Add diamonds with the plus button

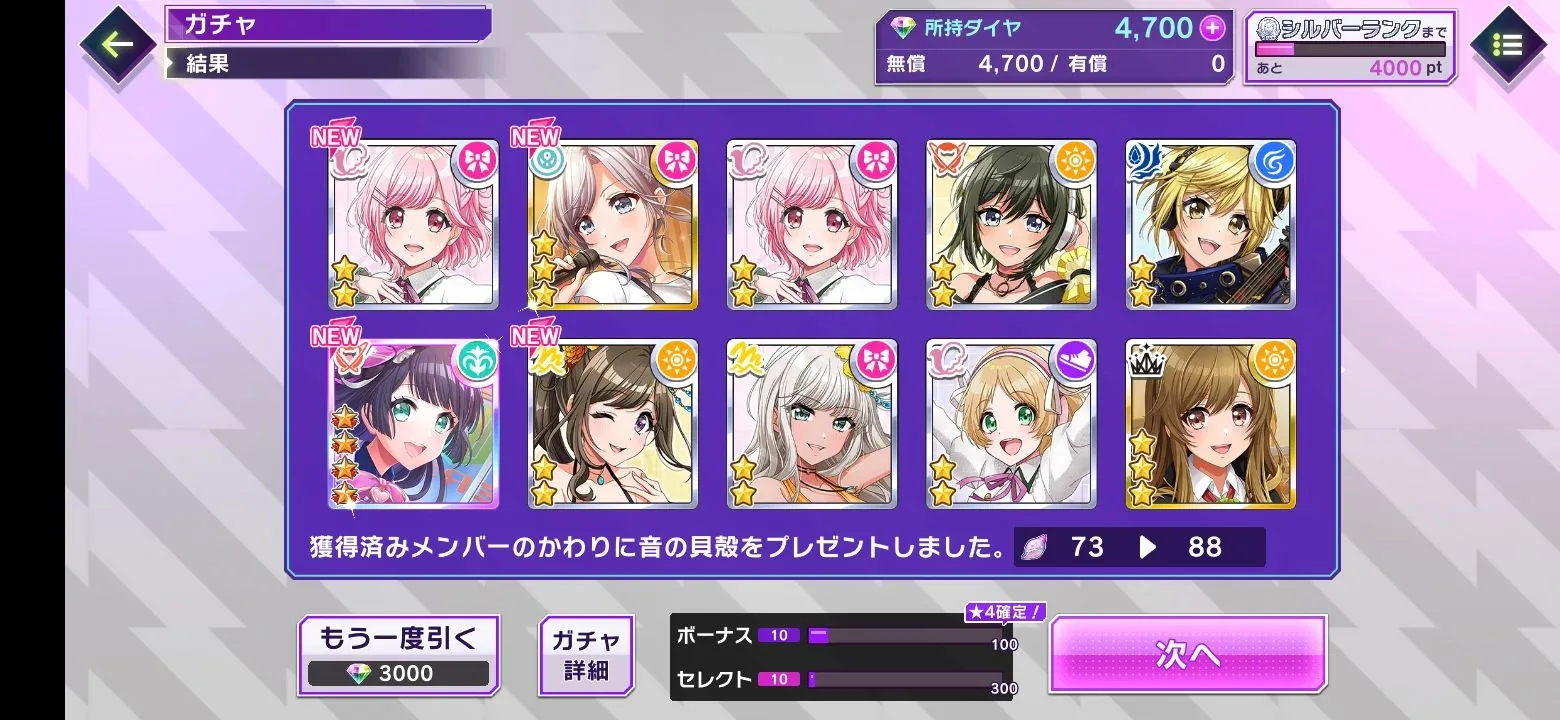click(x=1212, y=29)
